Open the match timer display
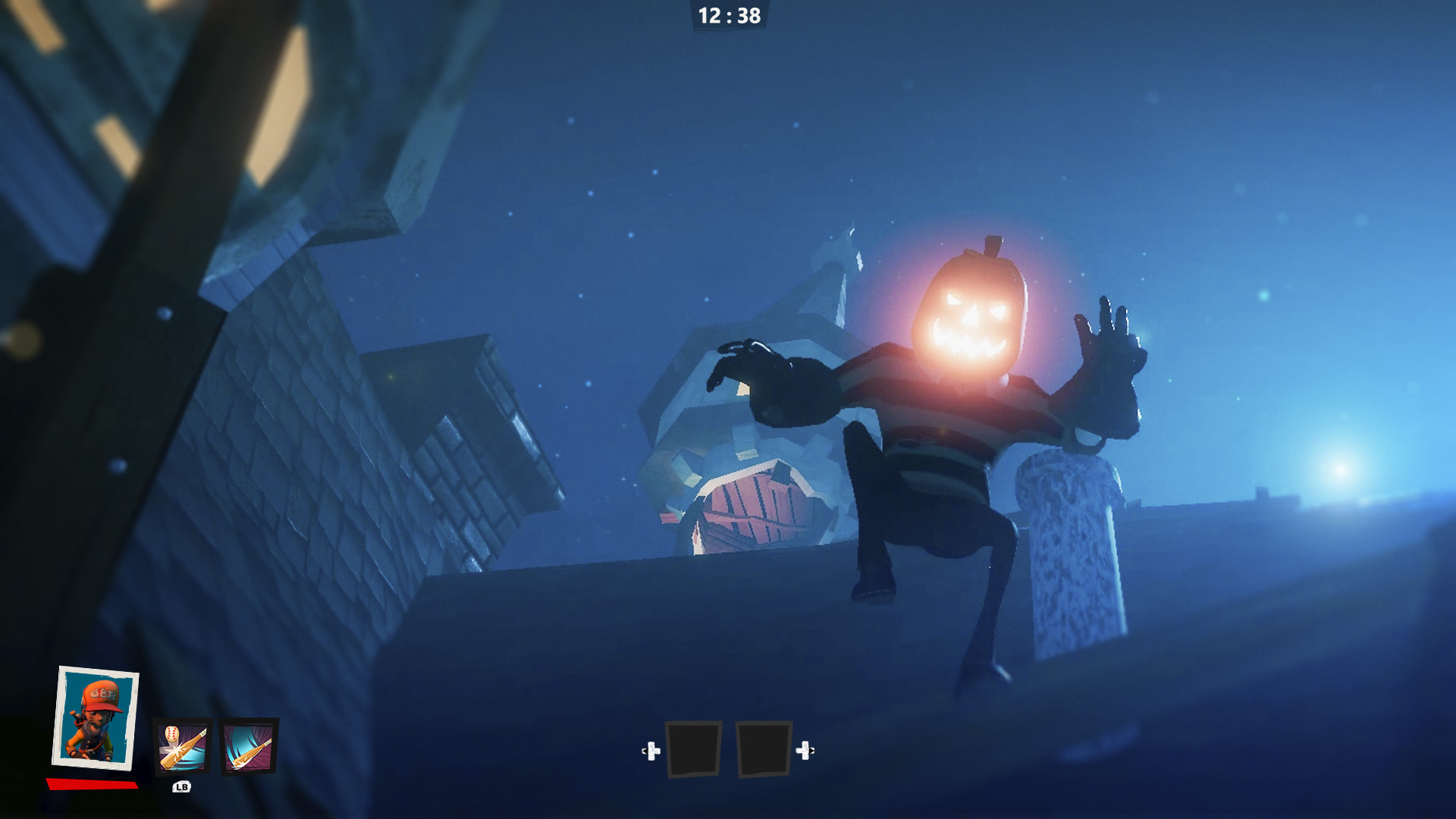Screen dimensions: 1456x819 [728, 15]
